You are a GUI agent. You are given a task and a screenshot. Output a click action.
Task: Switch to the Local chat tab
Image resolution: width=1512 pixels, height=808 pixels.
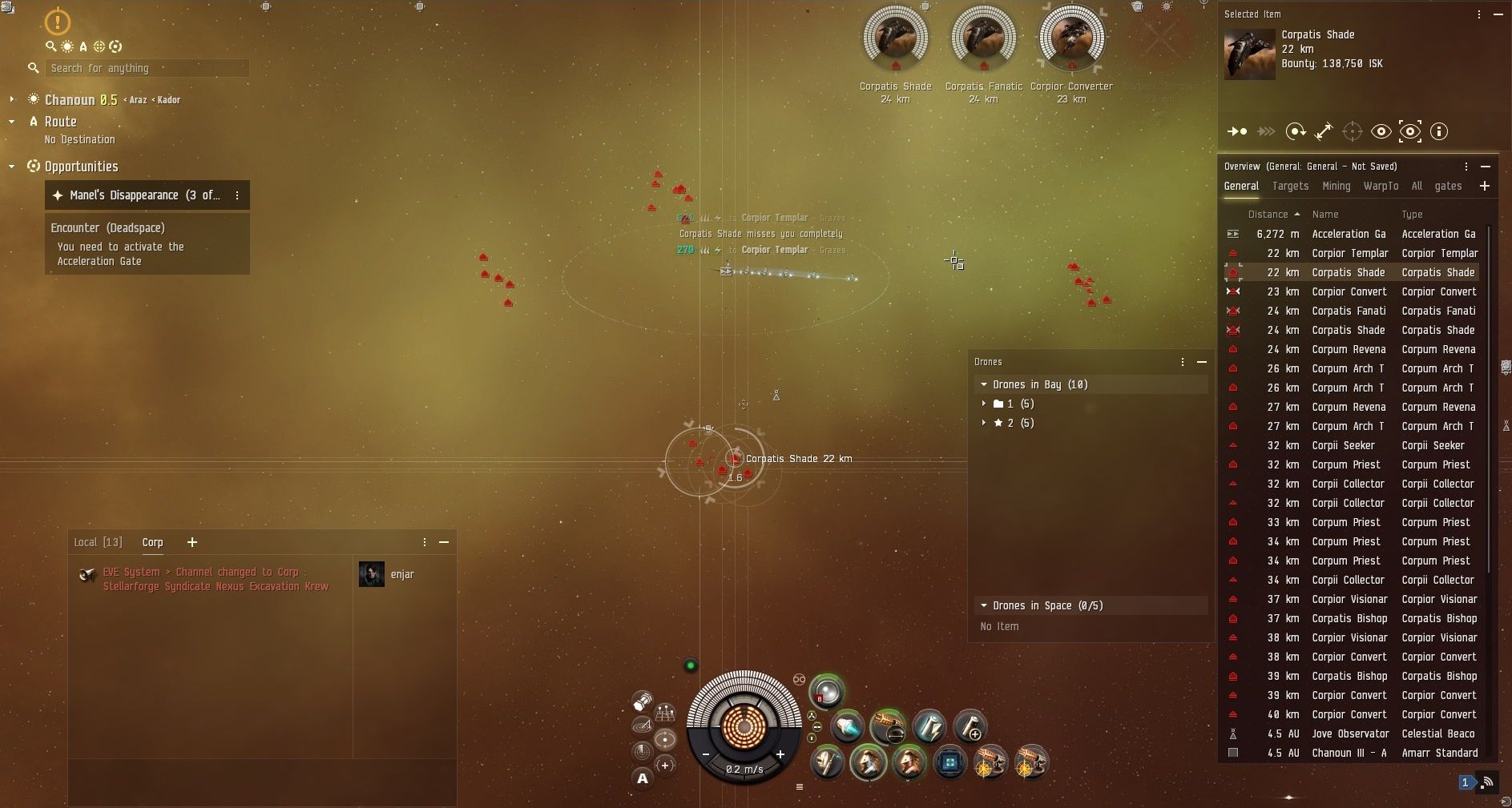(x=98, y=542)
